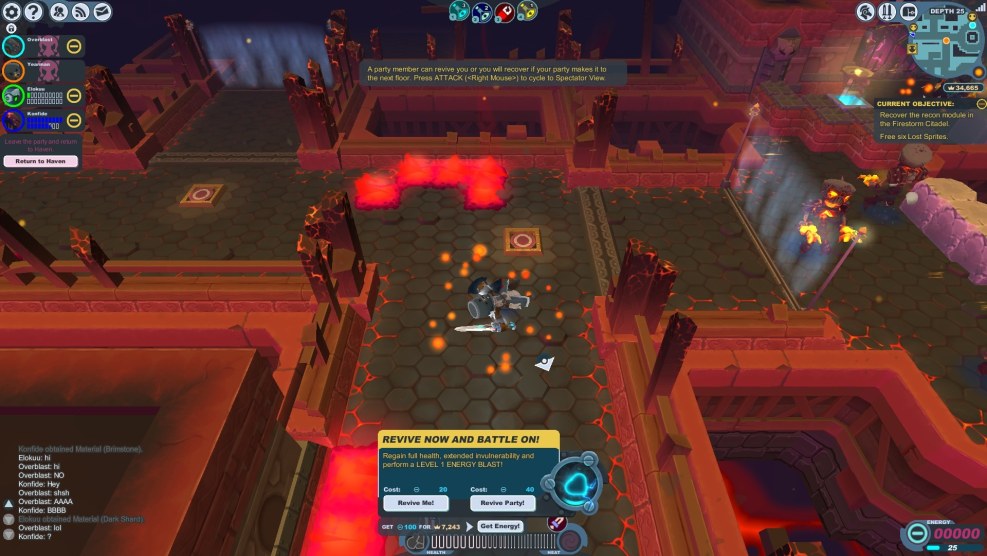
Task: Choose the Revive Party! button
Action: point(501,503)
